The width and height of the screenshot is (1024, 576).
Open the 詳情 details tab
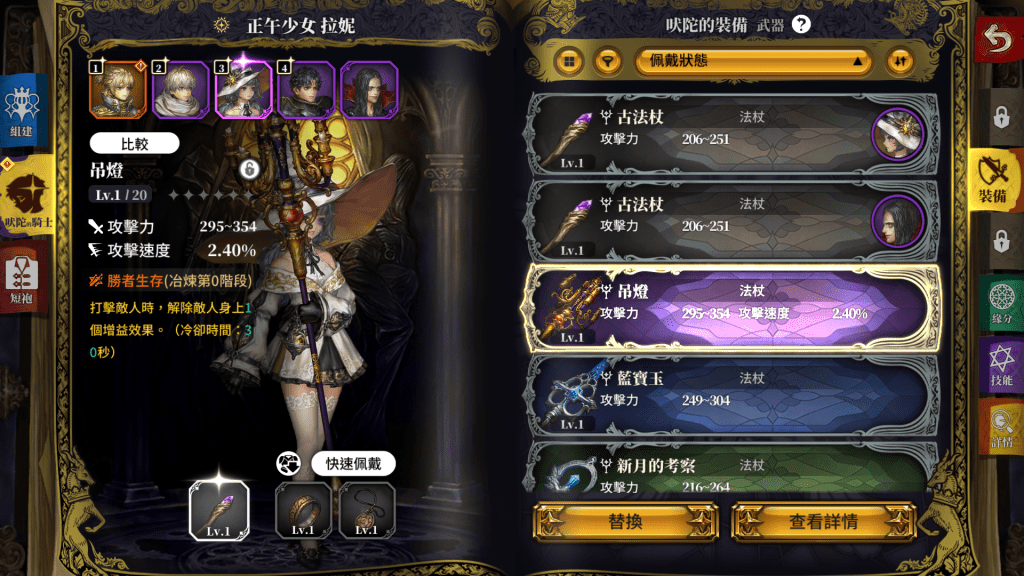(x=1001, y=427)
